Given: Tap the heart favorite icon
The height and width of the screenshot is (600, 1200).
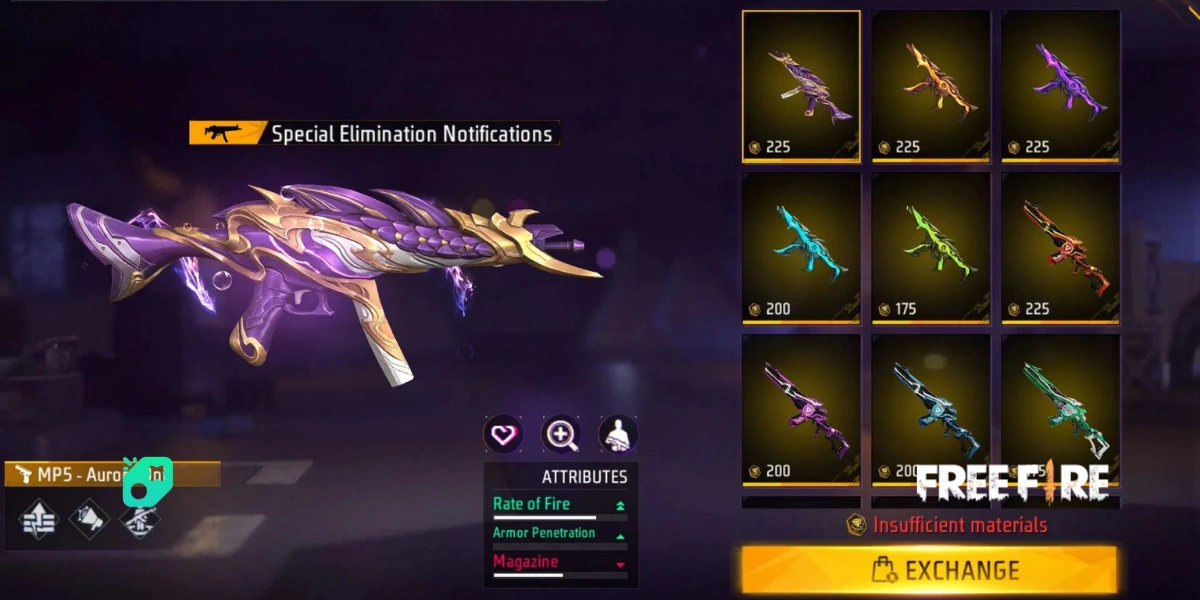Looking at the screenshot, I should (503, 434).
